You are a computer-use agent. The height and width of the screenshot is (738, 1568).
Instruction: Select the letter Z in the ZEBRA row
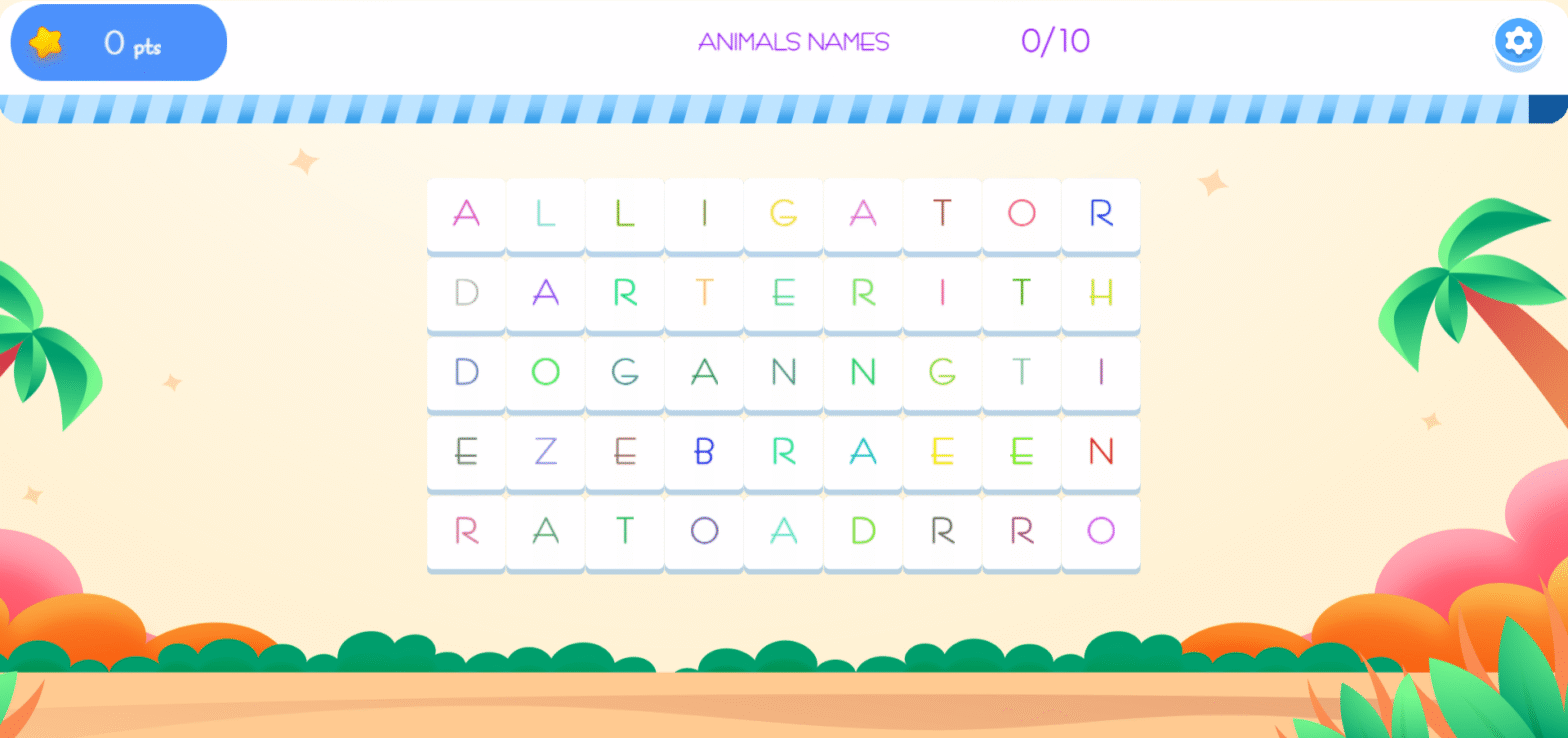[x=545, y=453]
